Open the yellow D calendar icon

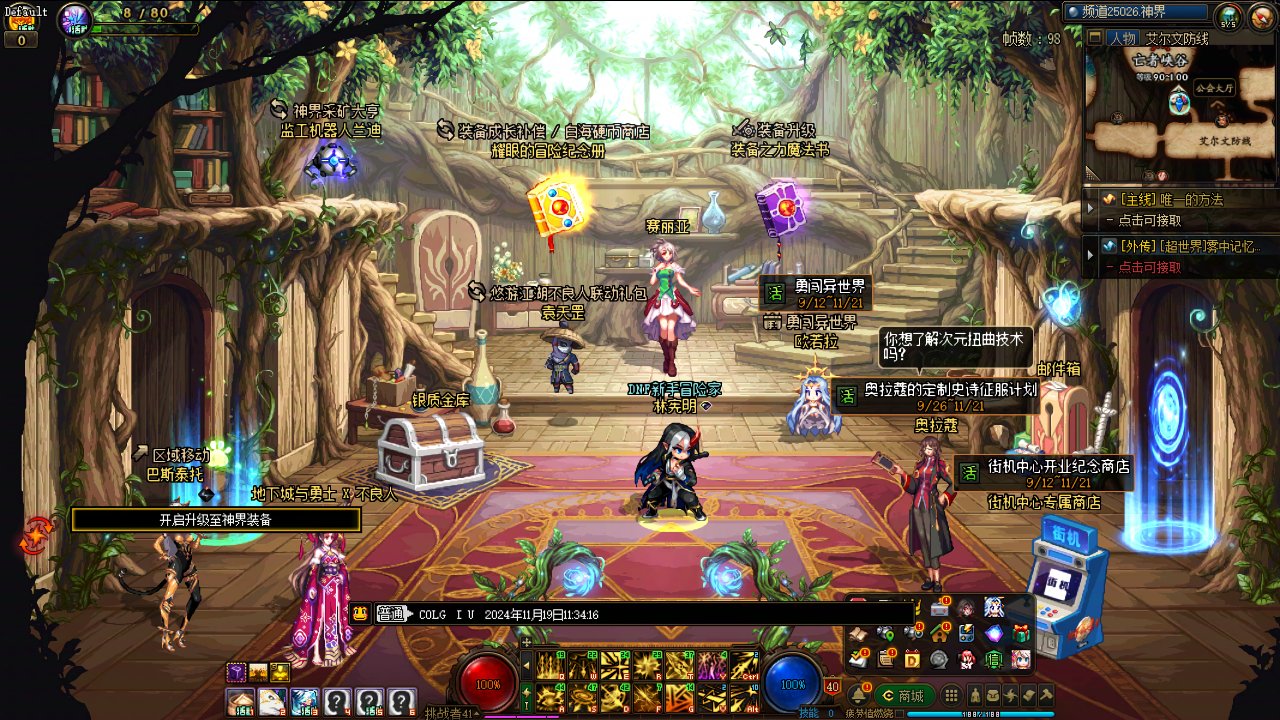912,658
